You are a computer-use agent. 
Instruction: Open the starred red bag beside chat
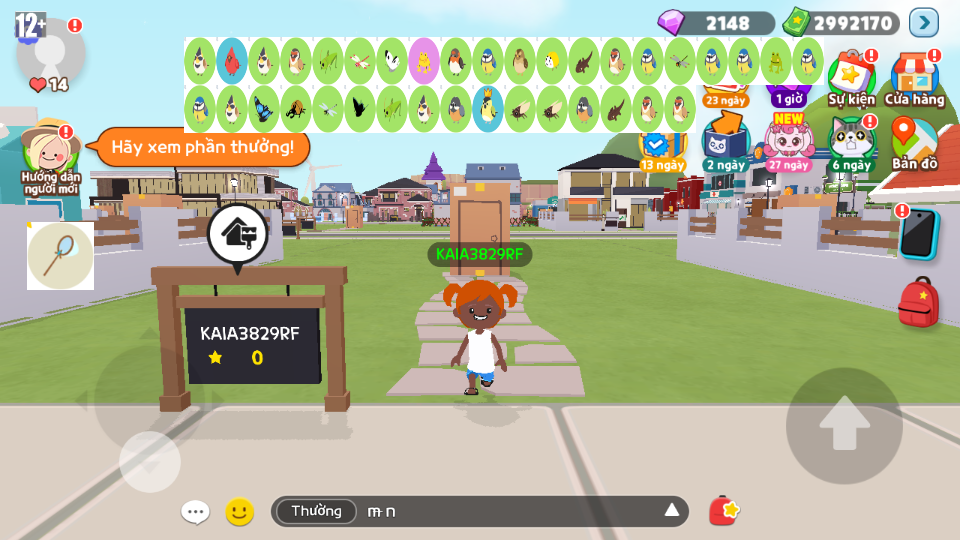point(724,511)
